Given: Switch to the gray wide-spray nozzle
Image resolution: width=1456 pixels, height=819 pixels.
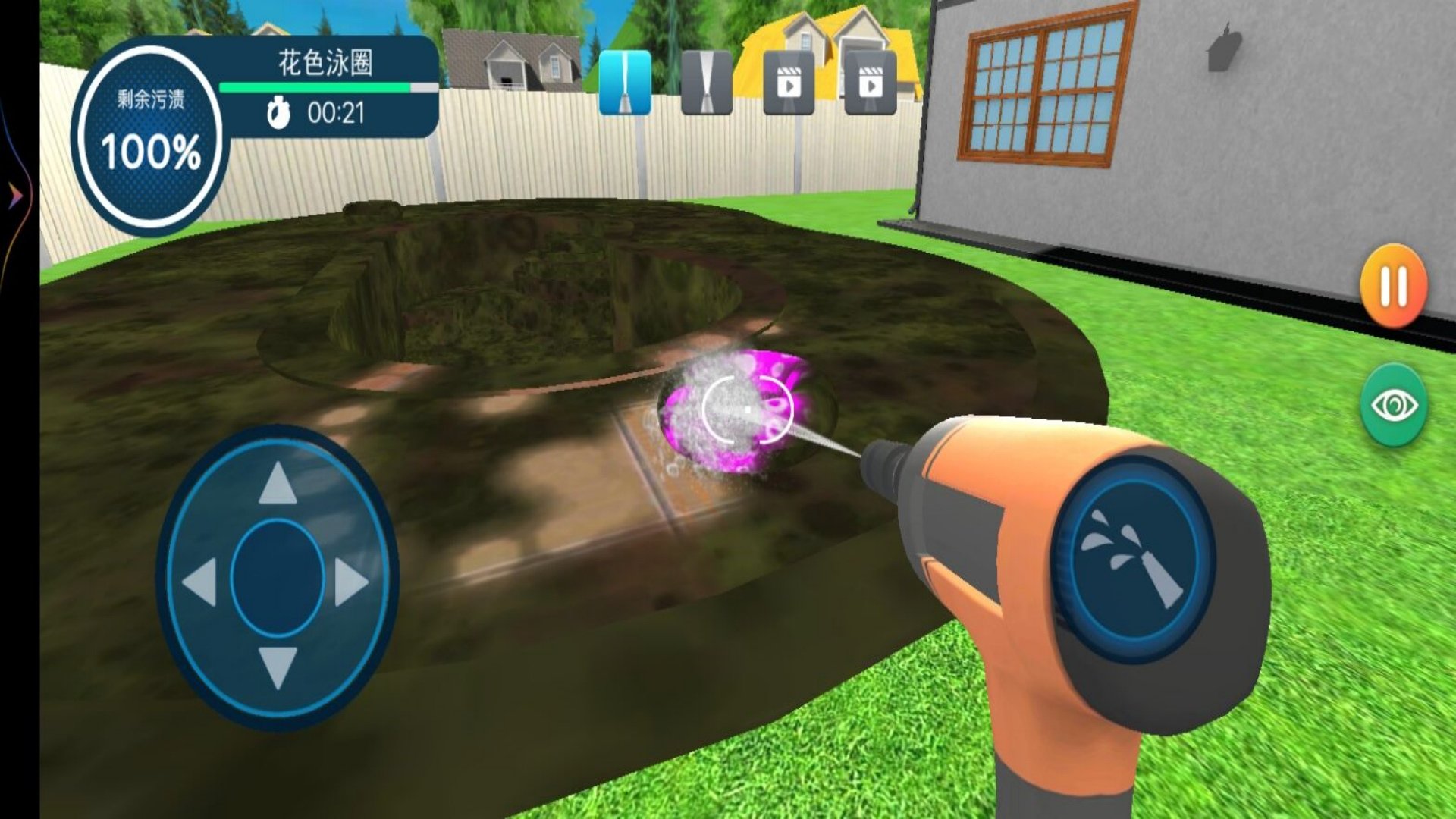Looking at the screenshot, I should tap(706, 83).
